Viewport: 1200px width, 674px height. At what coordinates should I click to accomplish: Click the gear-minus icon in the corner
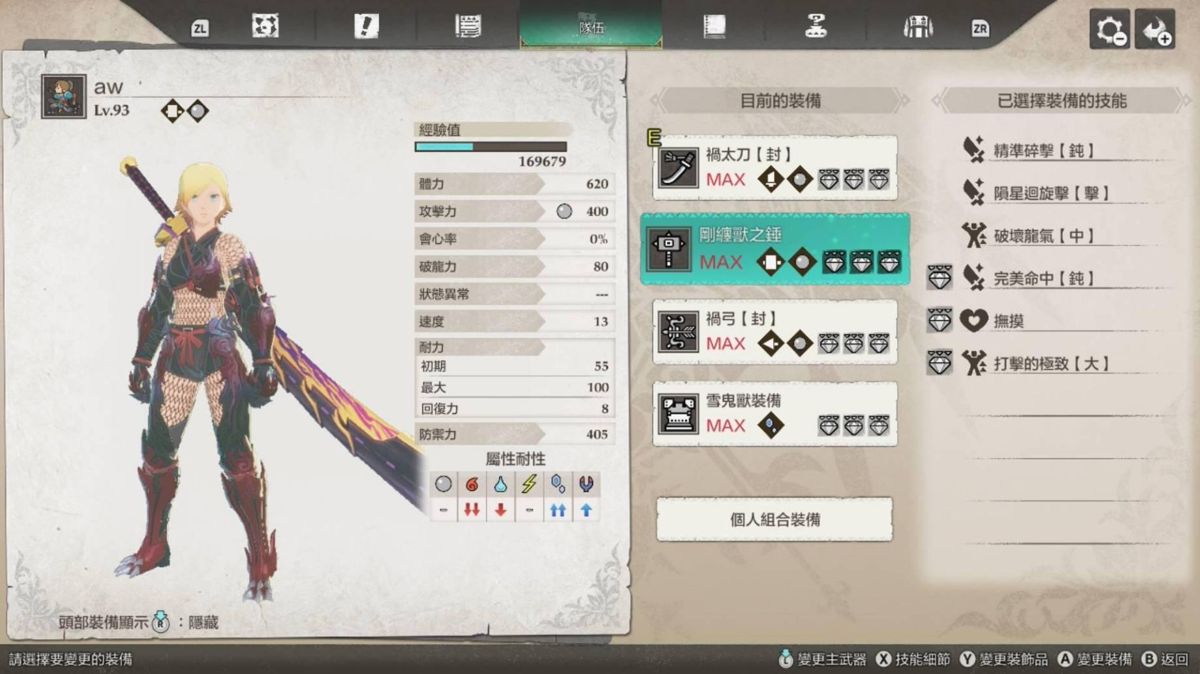[1109, 30]
